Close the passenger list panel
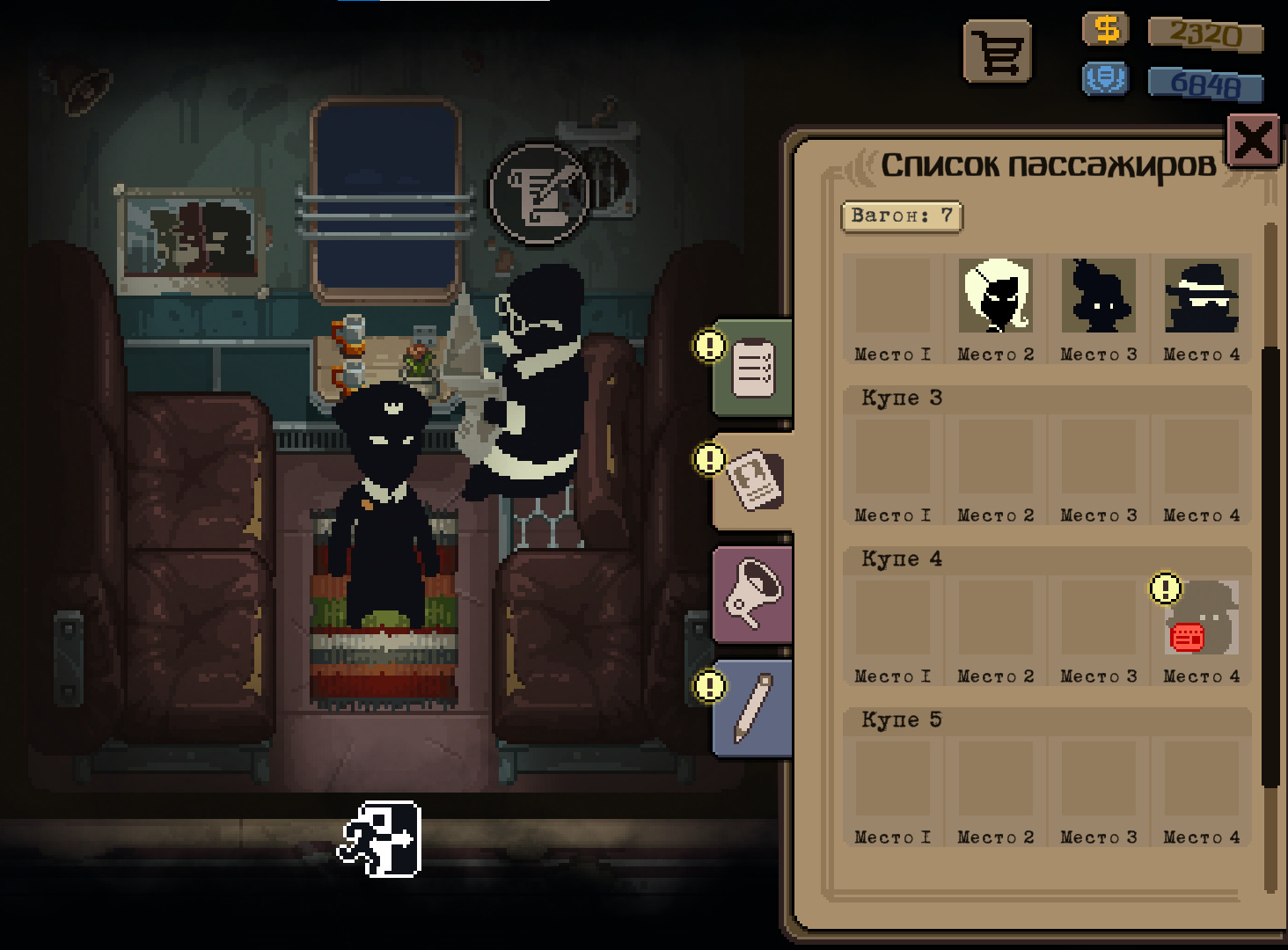The height and width of the screenshot is (950, 1288). tap(1253, 141)
